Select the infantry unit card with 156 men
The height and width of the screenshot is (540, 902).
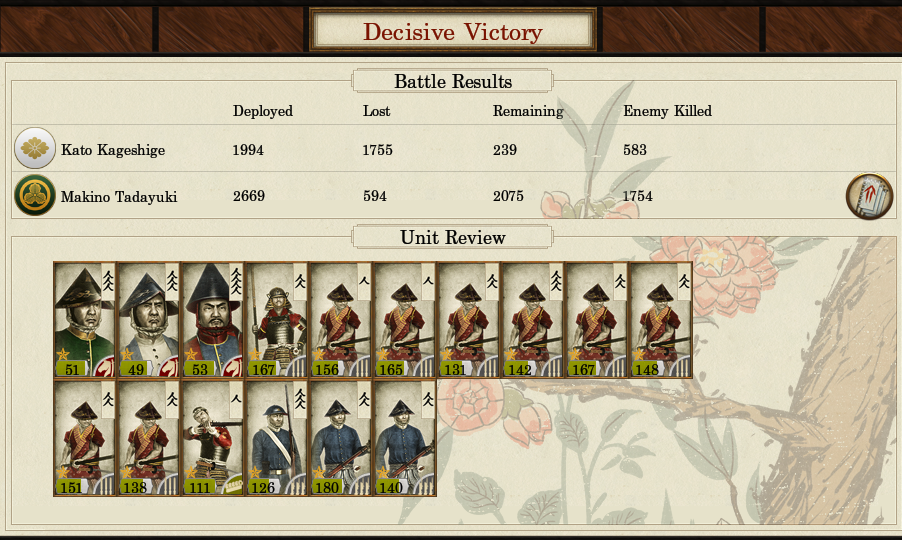(340, 320)
